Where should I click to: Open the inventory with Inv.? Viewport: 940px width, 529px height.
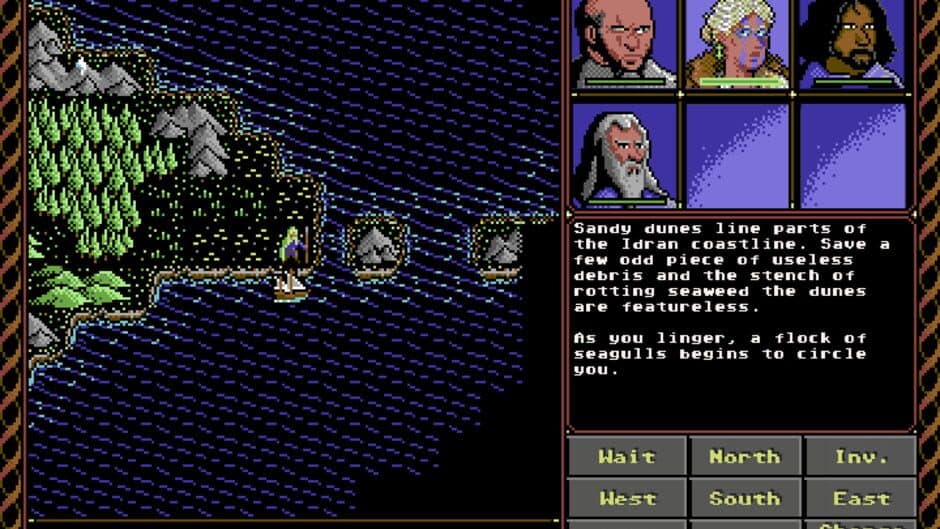pyautogui.click(x=861, y=456)
